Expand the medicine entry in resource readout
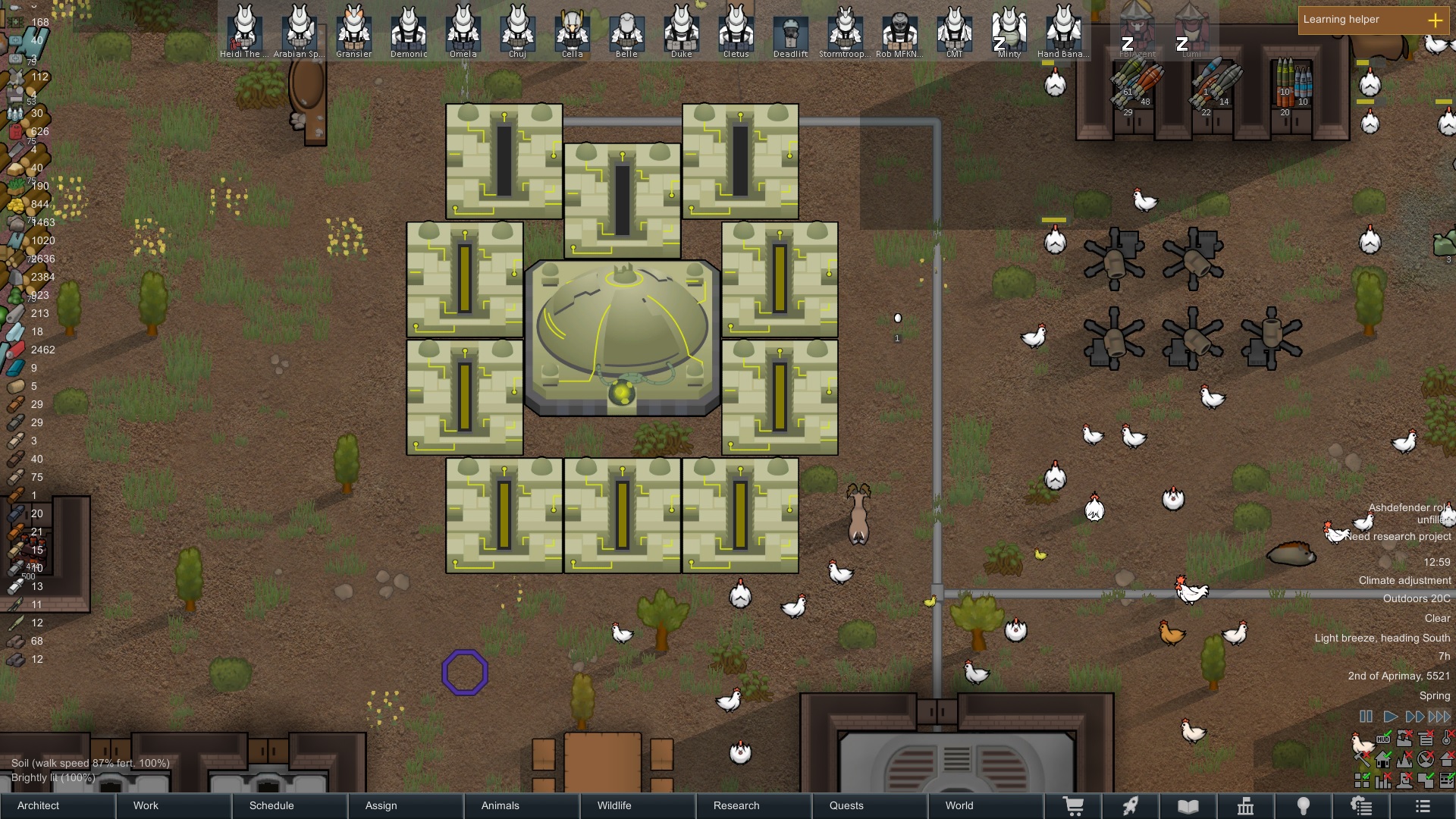This screenshot has height=819, width=1456. pyautogui.click(x=14, y=39)
